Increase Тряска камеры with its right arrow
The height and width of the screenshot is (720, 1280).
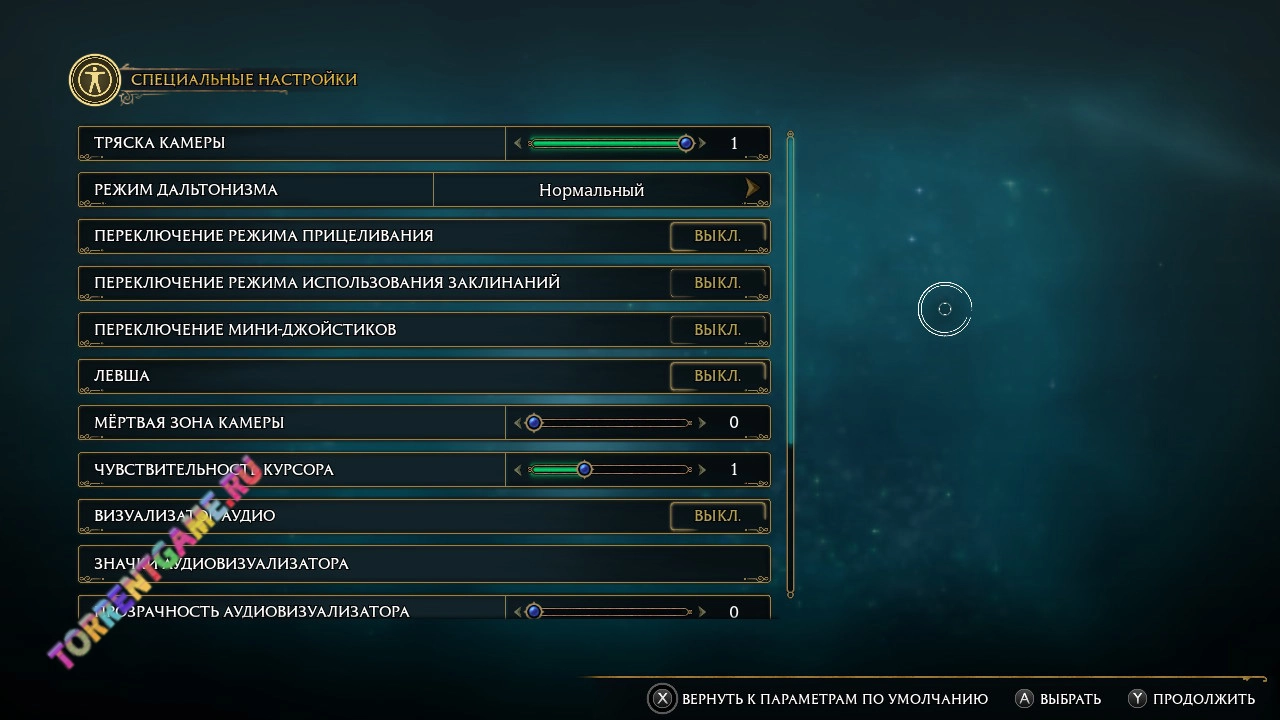pyautogui.click(x=703, y=143)
